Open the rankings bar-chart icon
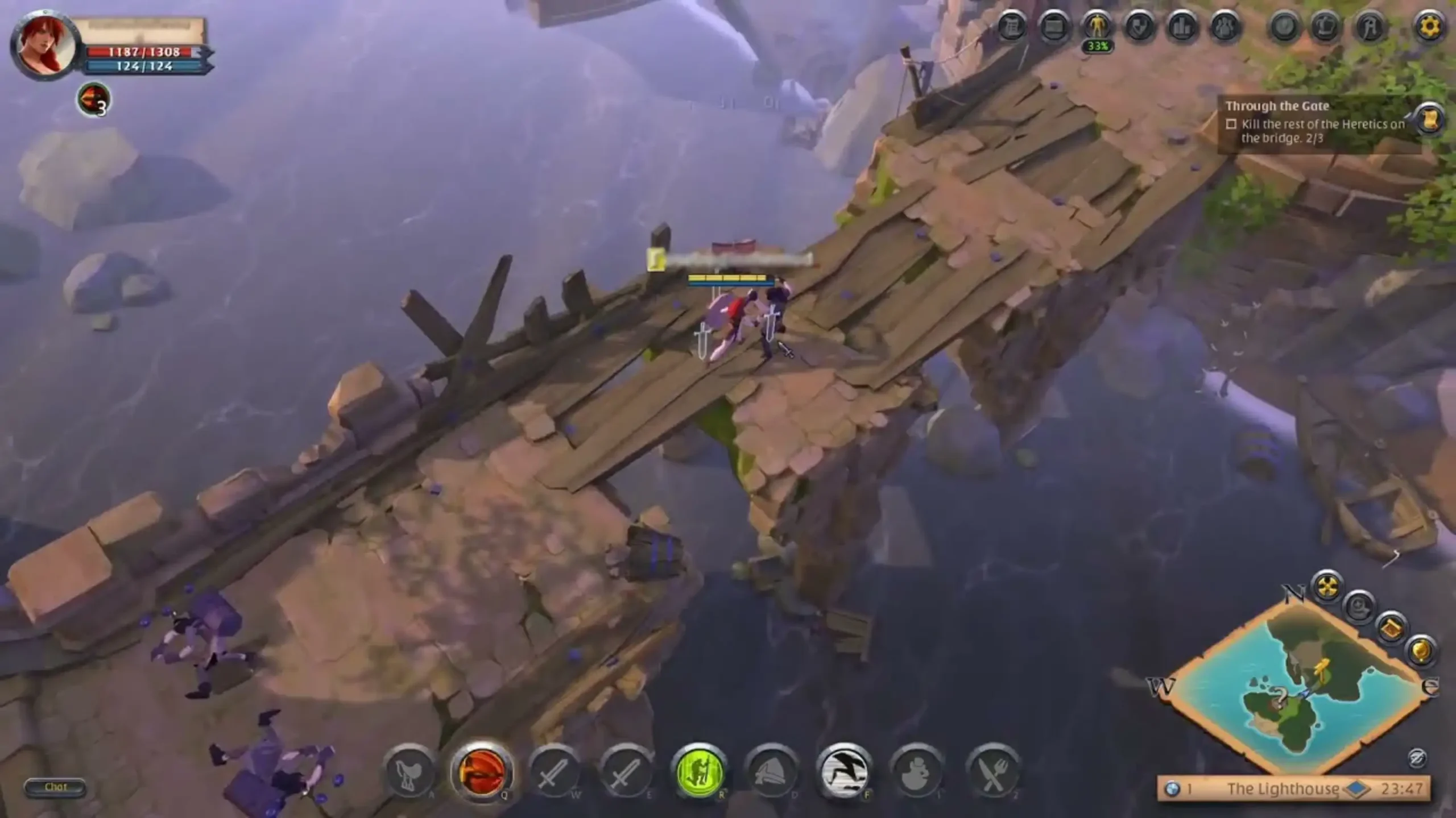The width and height of the screenshot is (1456, 818). coord(1183,26)
